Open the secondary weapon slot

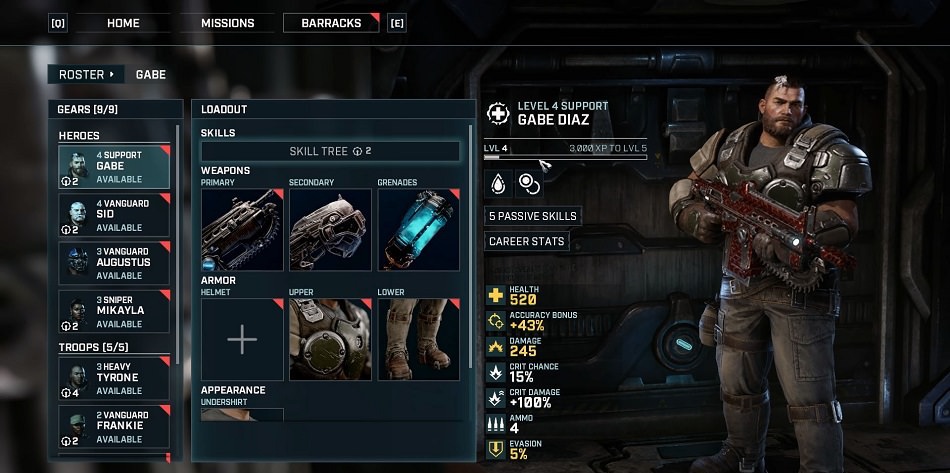click(330, 230)
